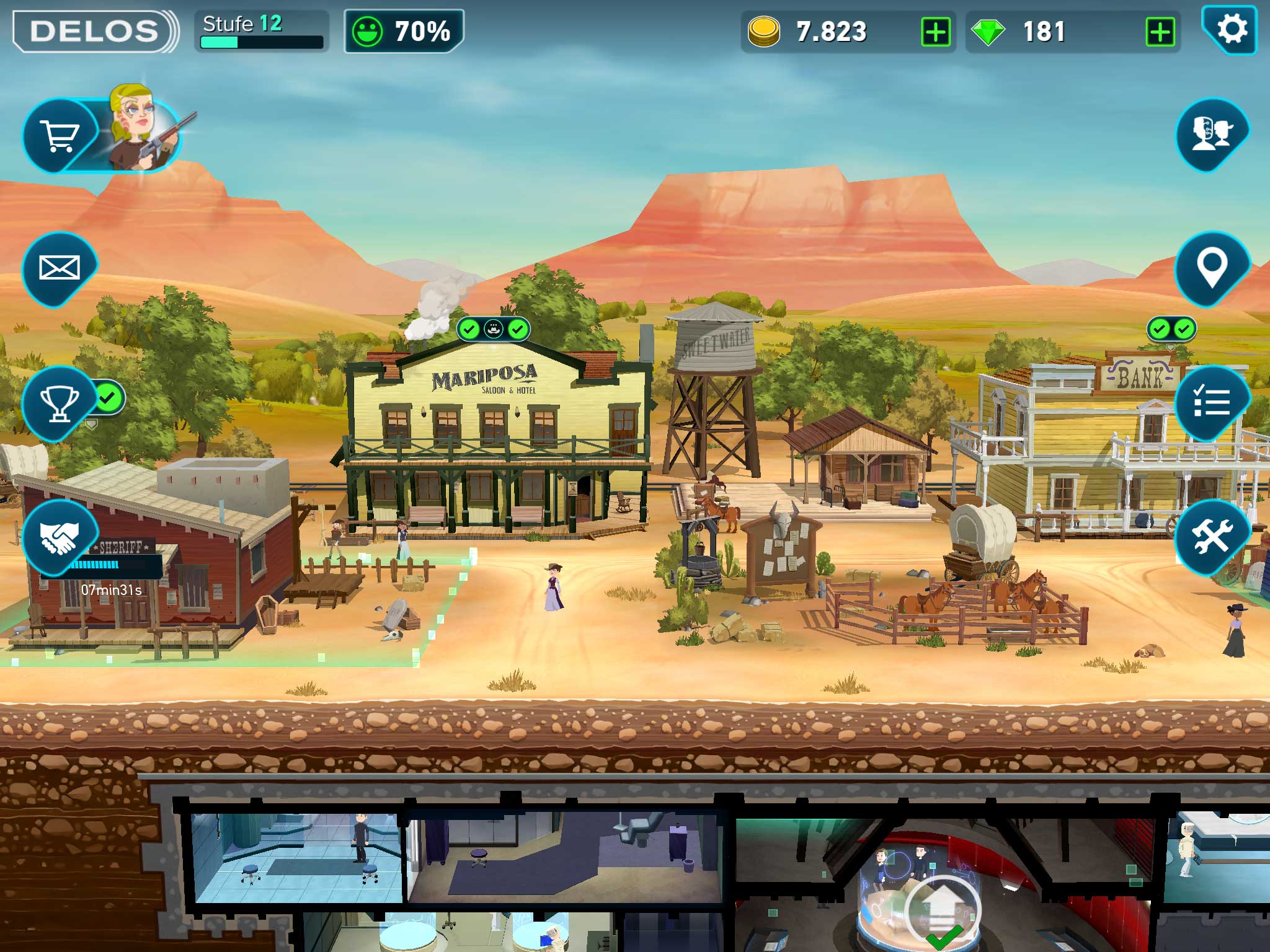Open the settings gear menu
1270x952 pixels.
coord(1230,30)
